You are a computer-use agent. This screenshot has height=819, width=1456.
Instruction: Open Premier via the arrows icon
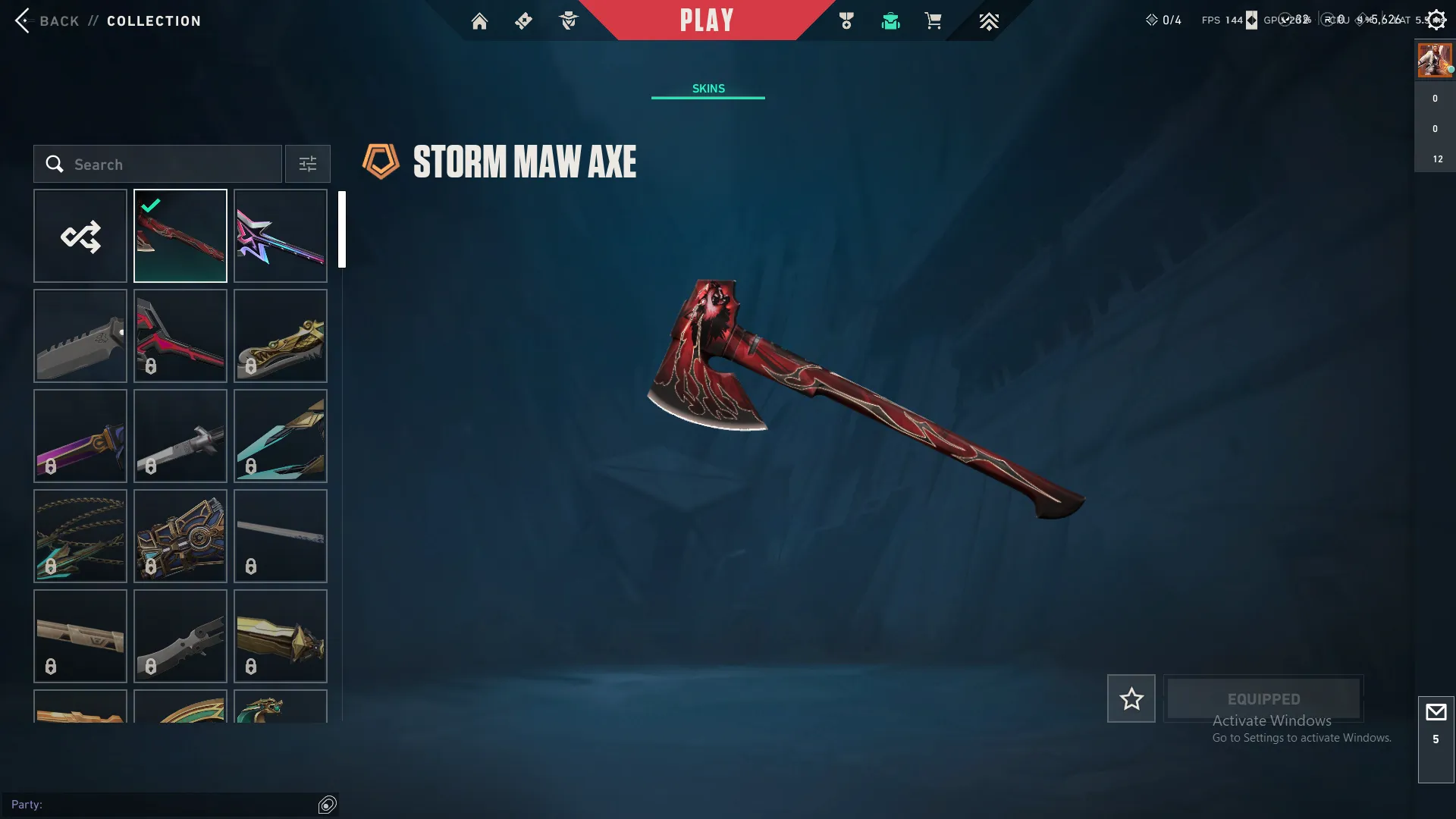click(x=988, y=20)
